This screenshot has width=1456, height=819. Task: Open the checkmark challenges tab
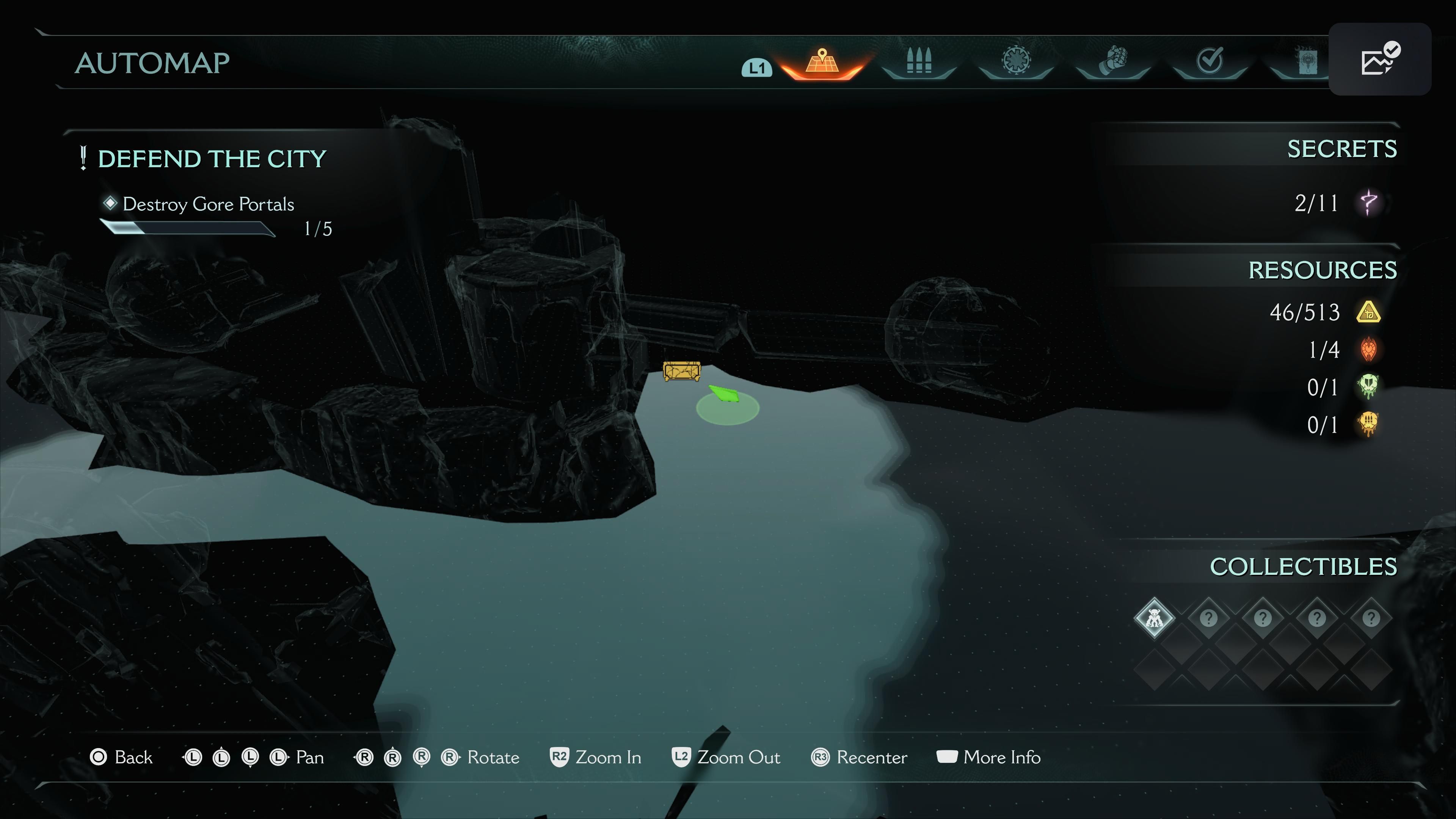1210,61
